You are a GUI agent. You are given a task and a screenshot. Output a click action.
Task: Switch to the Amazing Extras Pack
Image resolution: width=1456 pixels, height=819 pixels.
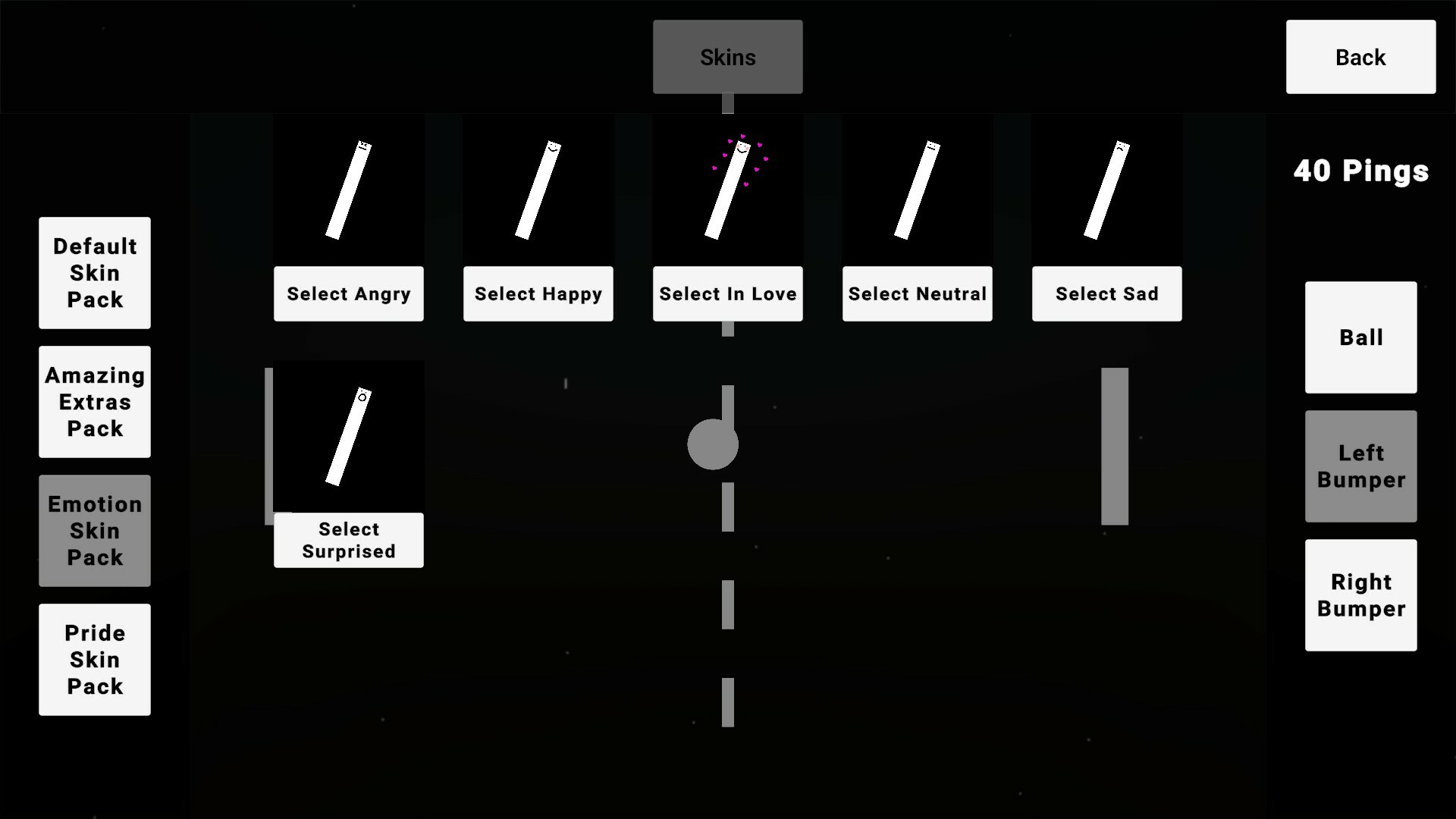click(94, 402)
